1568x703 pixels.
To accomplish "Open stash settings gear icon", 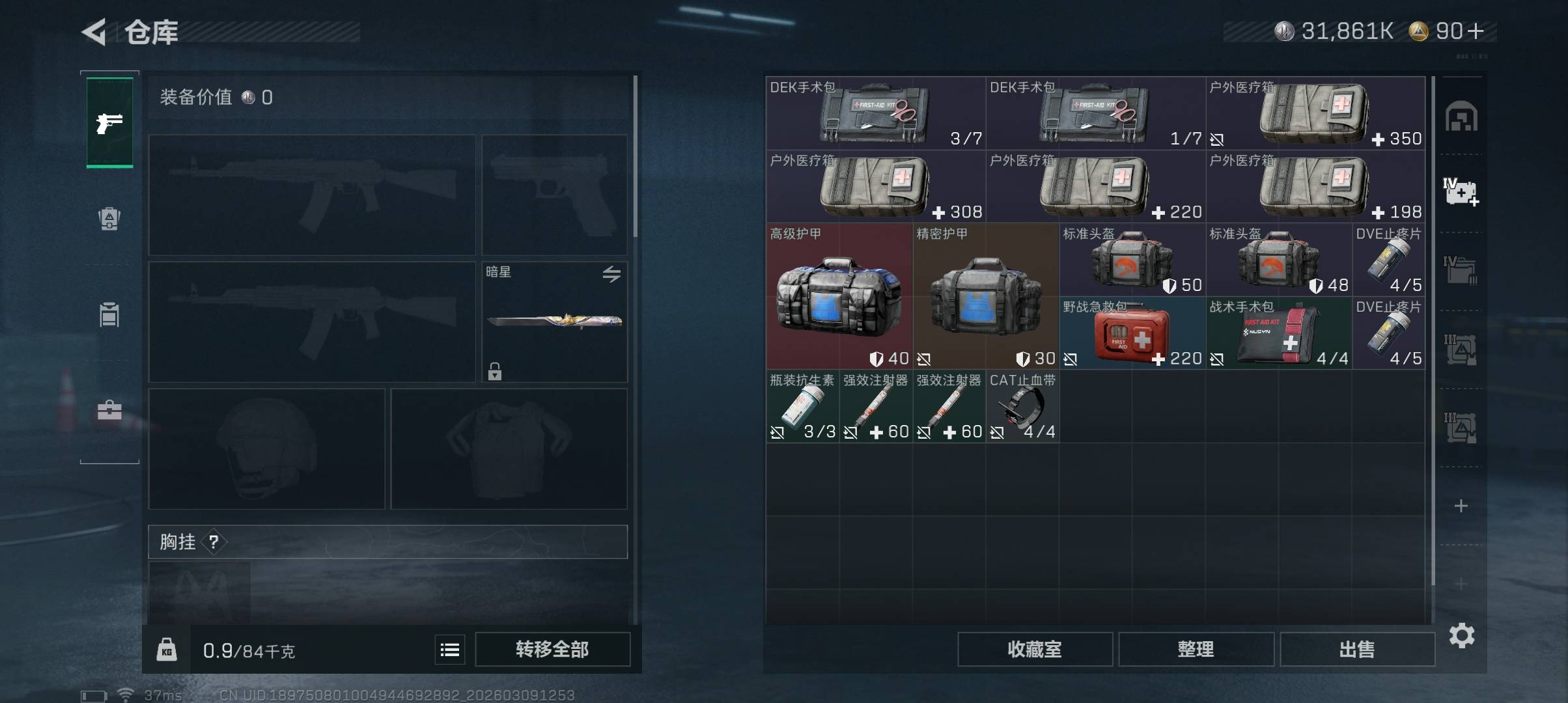I will (1461, 635).
